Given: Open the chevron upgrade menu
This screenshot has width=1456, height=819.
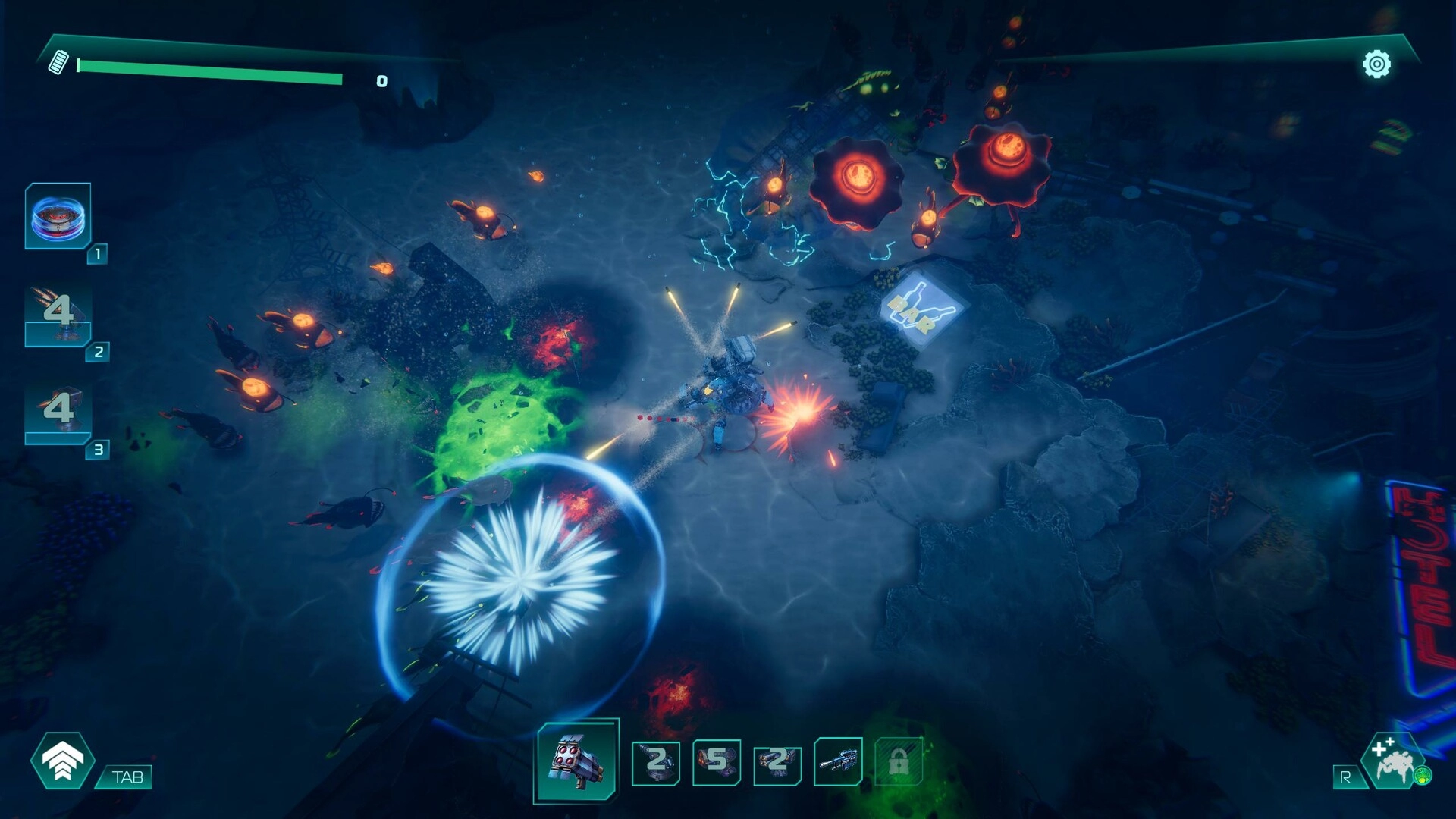Looking at the screenshot, I should 63,761.
